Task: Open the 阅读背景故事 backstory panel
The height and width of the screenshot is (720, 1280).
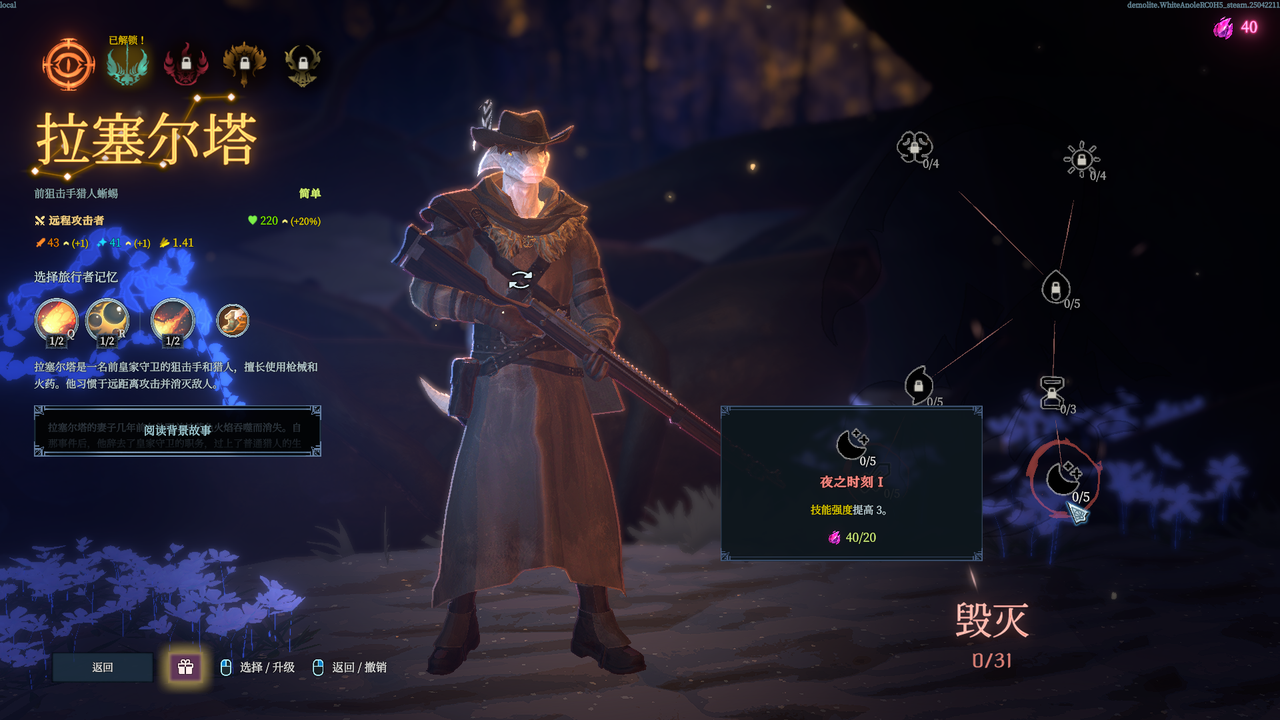Action: [177, 431]
